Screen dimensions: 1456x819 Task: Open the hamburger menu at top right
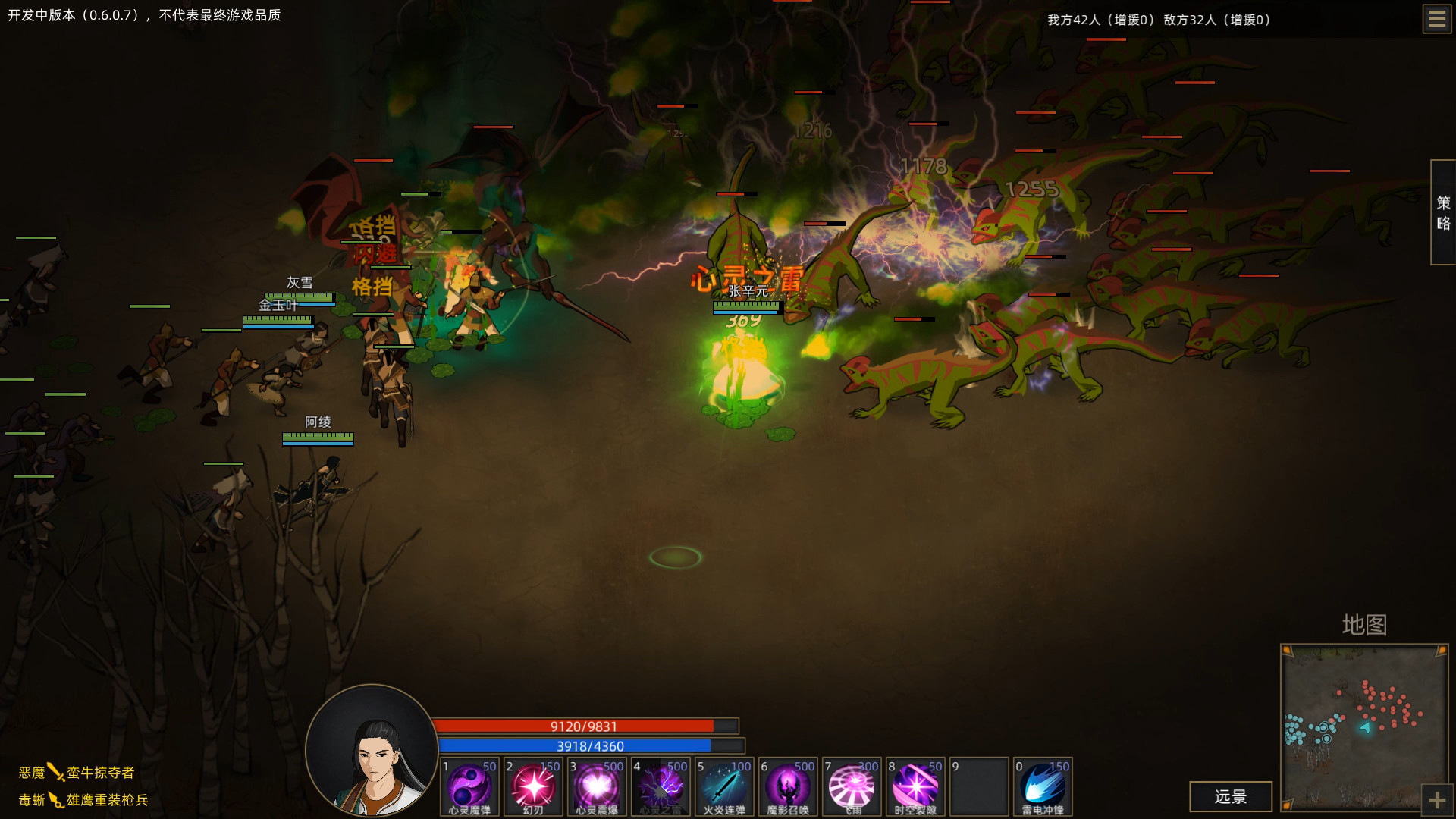click(1436, 19)
